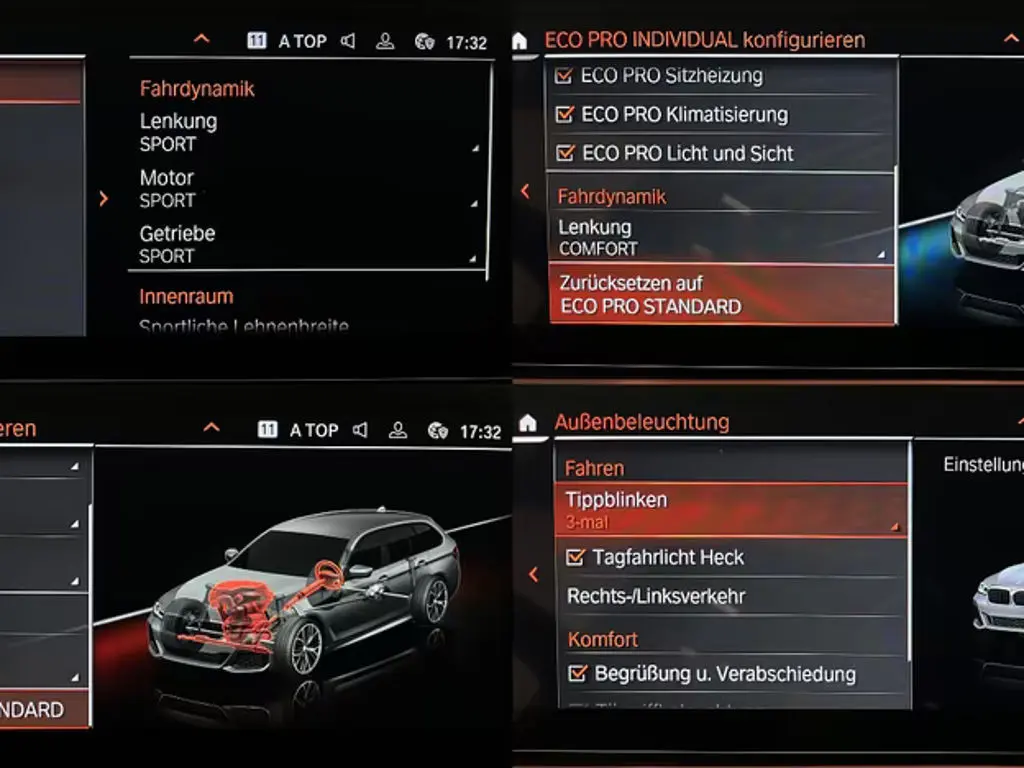Select Zurücksetzen auf ECO PRO STANDARD
Screen dimensions: 1024x768
(x=720, y=295)
